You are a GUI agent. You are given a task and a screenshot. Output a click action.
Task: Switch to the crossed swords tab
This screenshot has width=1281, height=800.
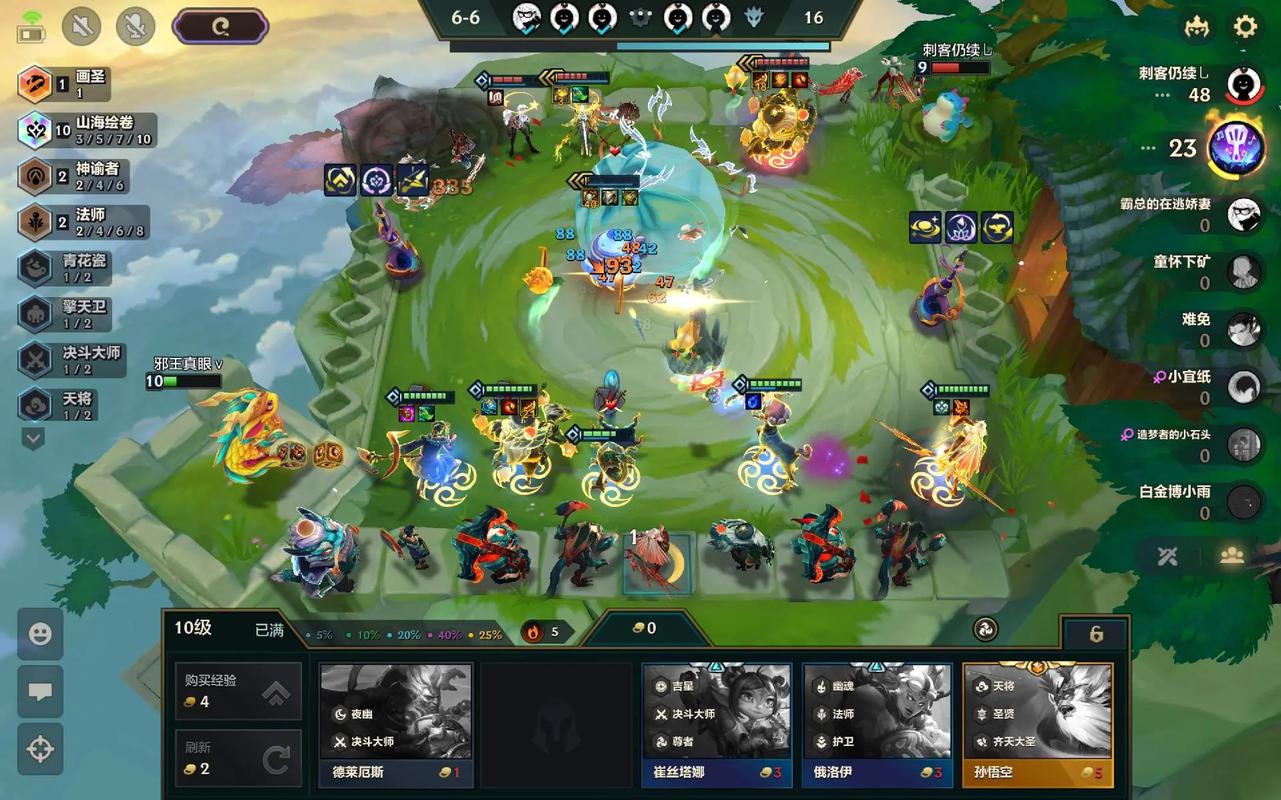1167,556
